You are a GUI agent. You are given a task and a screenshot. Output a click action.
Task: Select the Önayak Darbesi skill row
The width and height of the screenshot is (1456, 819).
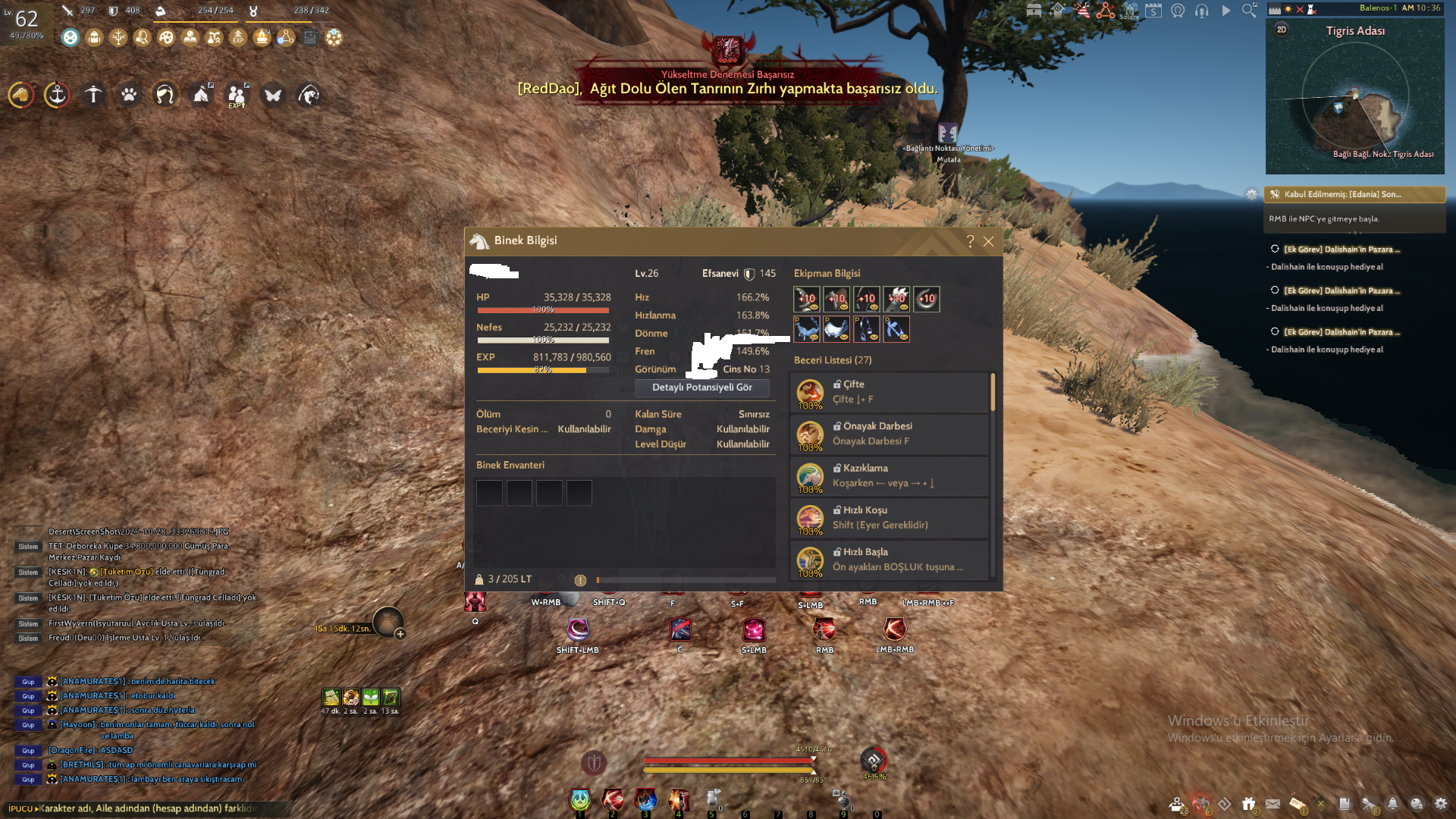(x=889, y=434)
